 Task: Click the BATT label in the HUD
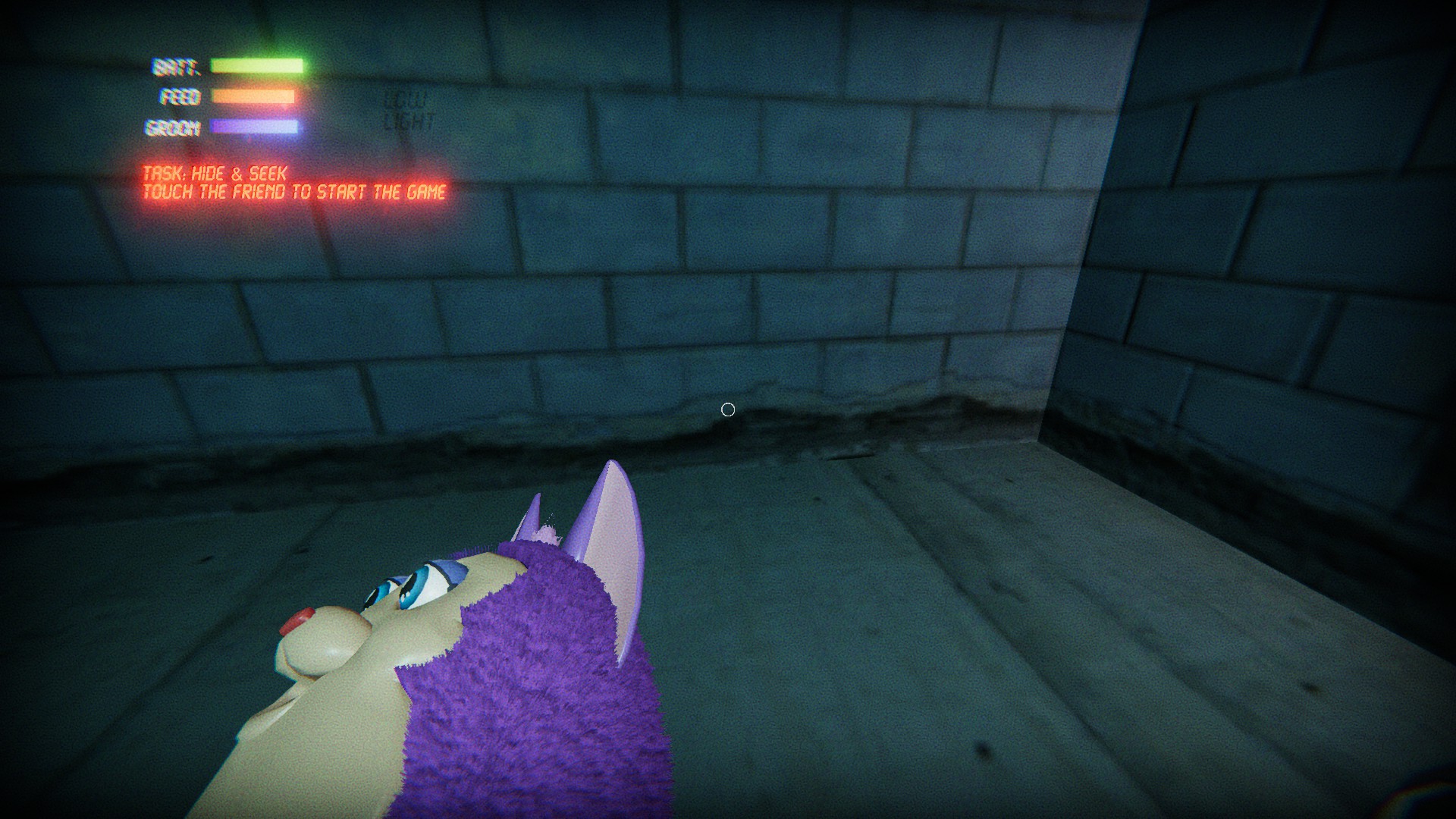176,67
